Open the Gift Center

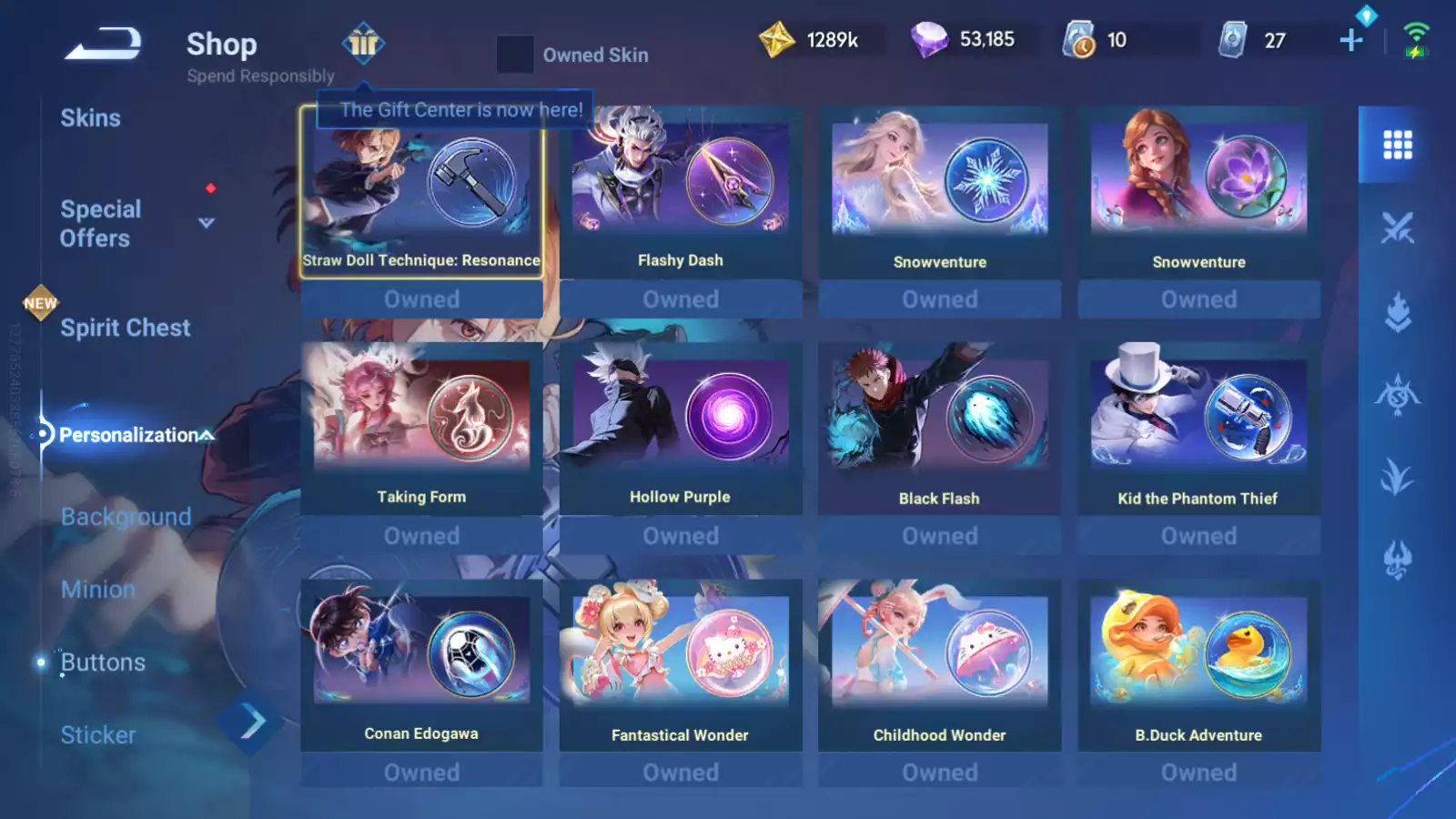pyautogui.click(x=363, y=45)
